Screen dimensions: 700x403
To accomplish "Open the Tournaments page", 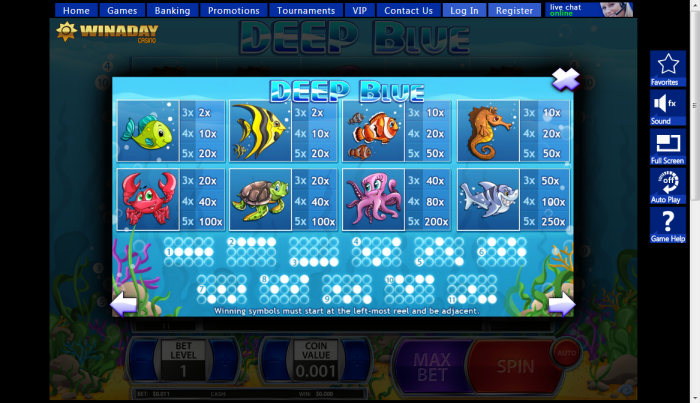I will pyautogui.click(x=306, y=11).
